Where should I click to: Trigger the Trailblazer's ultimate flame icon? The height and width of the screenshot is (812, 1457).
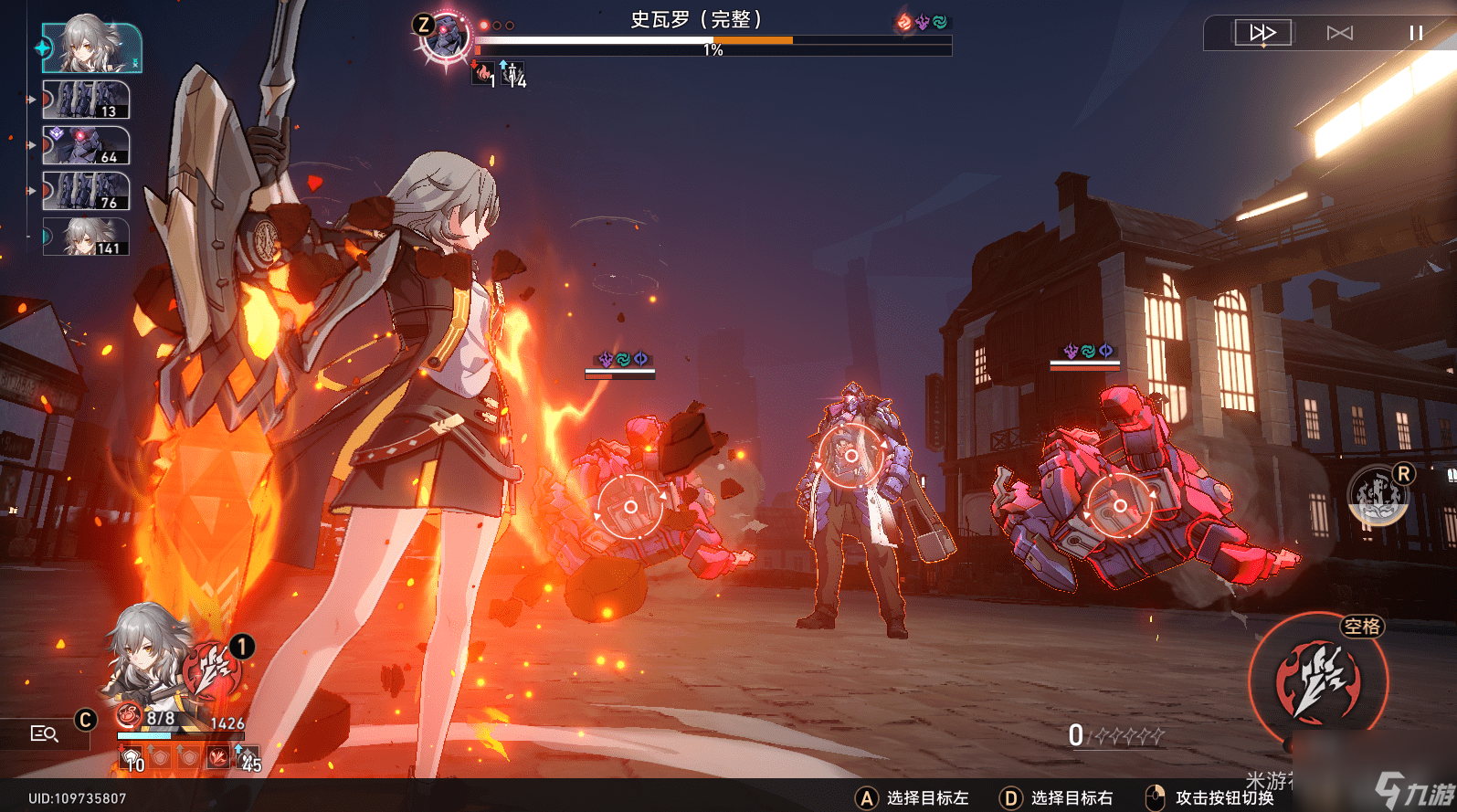tap(213, 673)
